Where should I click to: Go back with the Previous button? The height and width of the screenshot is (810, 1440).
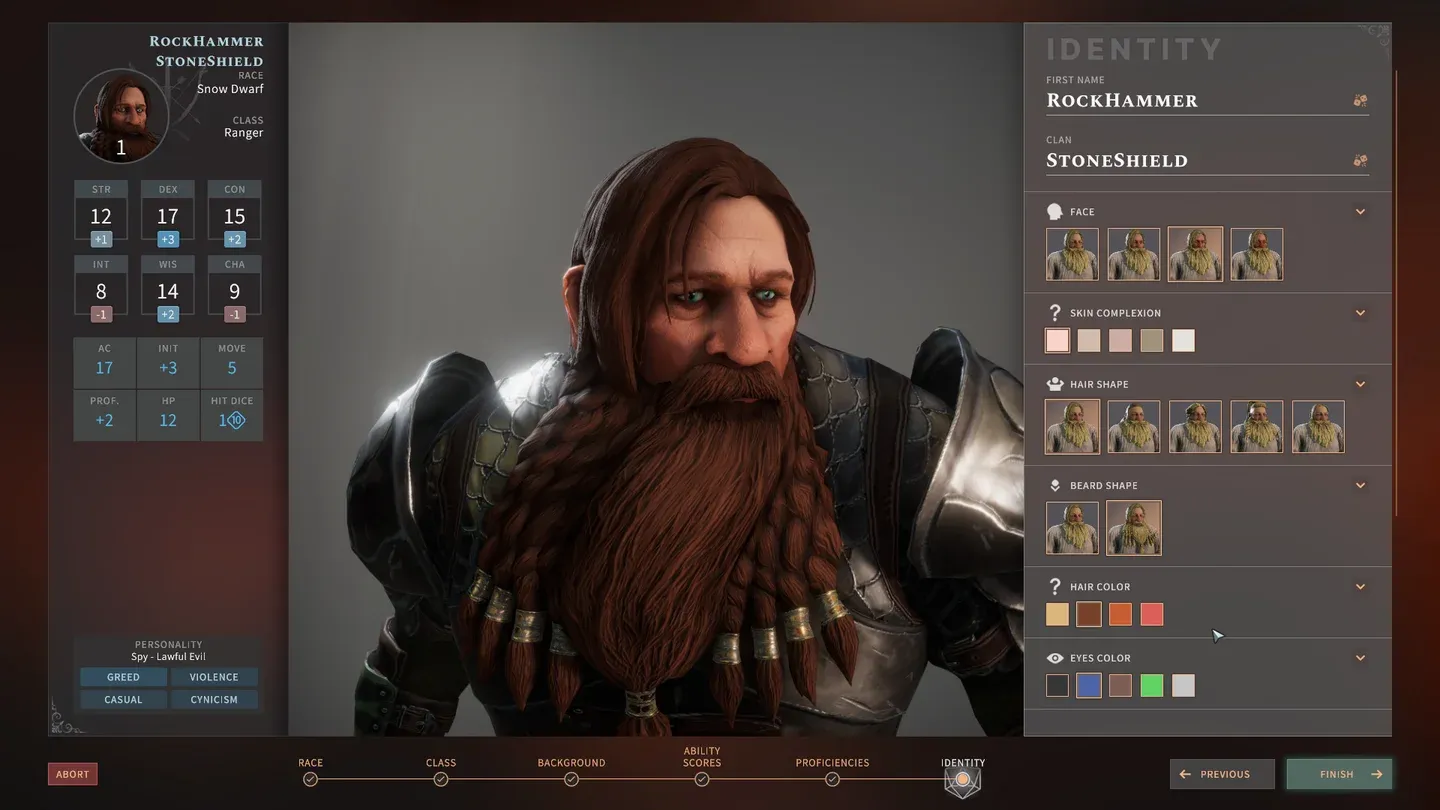(1222, 774)
